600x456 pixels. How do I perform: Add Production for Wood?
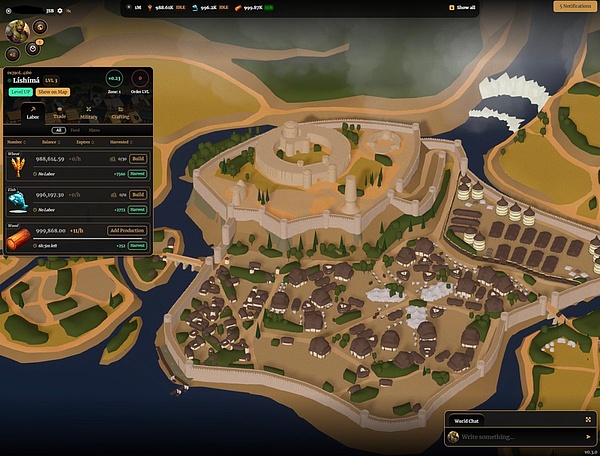click(127, 230)
